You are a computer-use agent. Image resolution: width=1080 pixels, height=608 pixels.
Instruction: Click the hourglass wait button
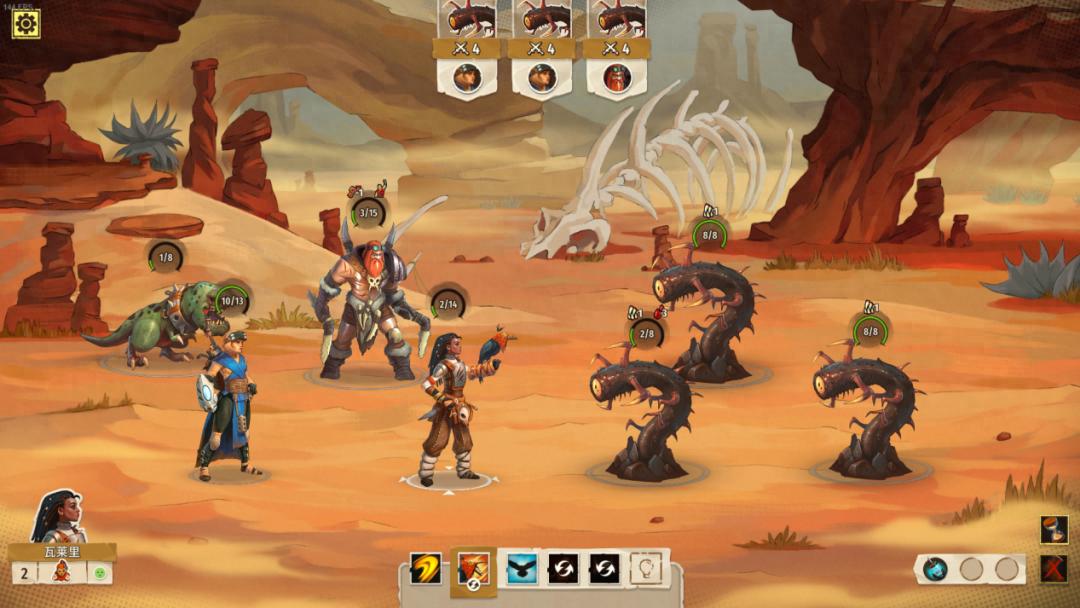coord(1053,530)
